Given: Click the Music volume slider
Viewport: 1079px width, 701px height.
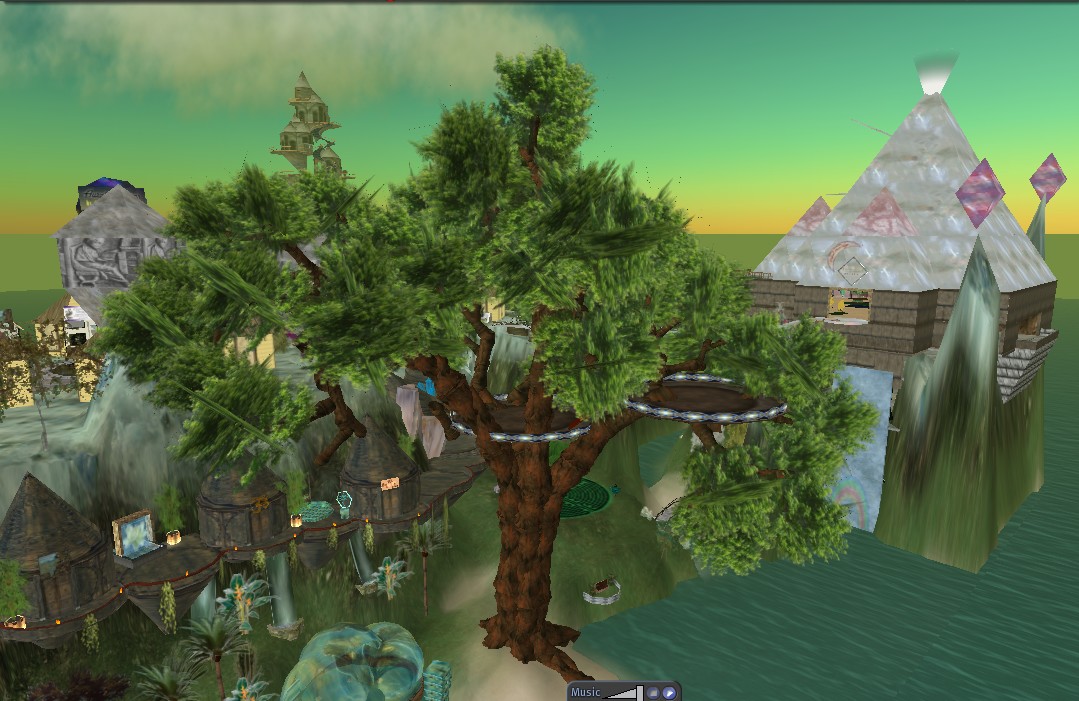Looking at the screenshot, I should [x=623, y=692].
